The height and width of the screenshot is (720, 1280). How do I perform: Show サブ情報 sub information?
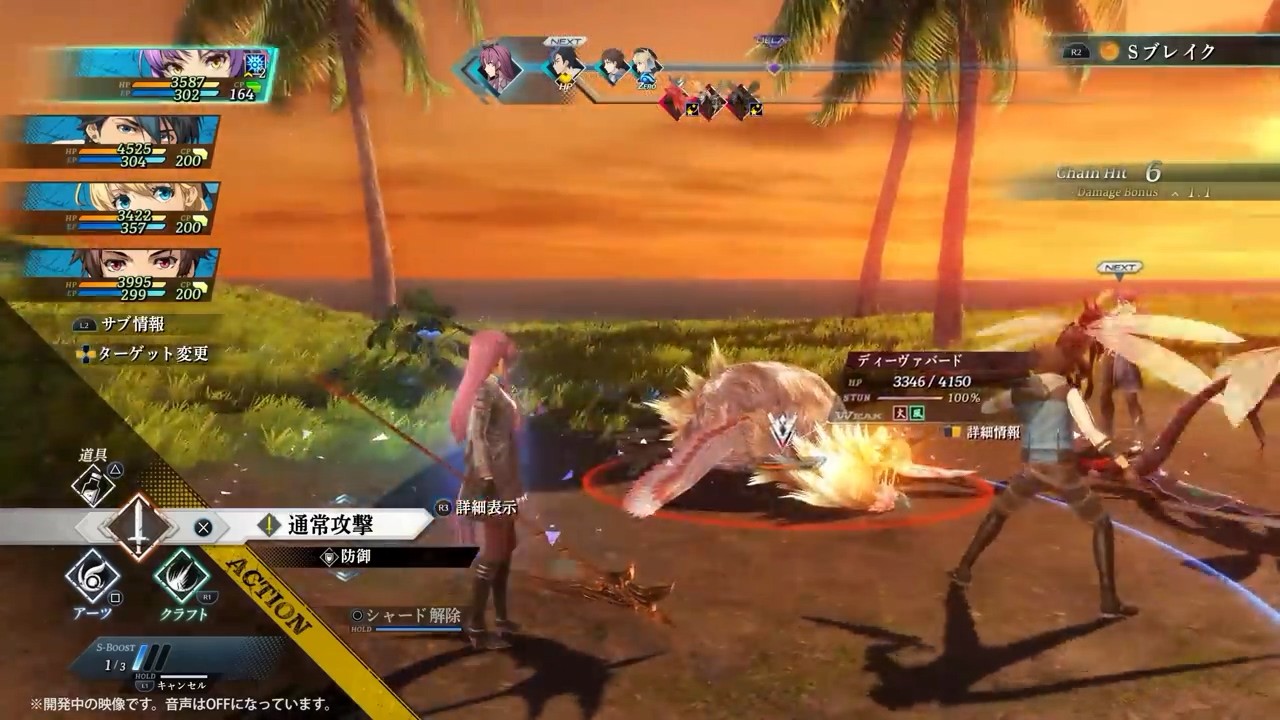(132, 324)
